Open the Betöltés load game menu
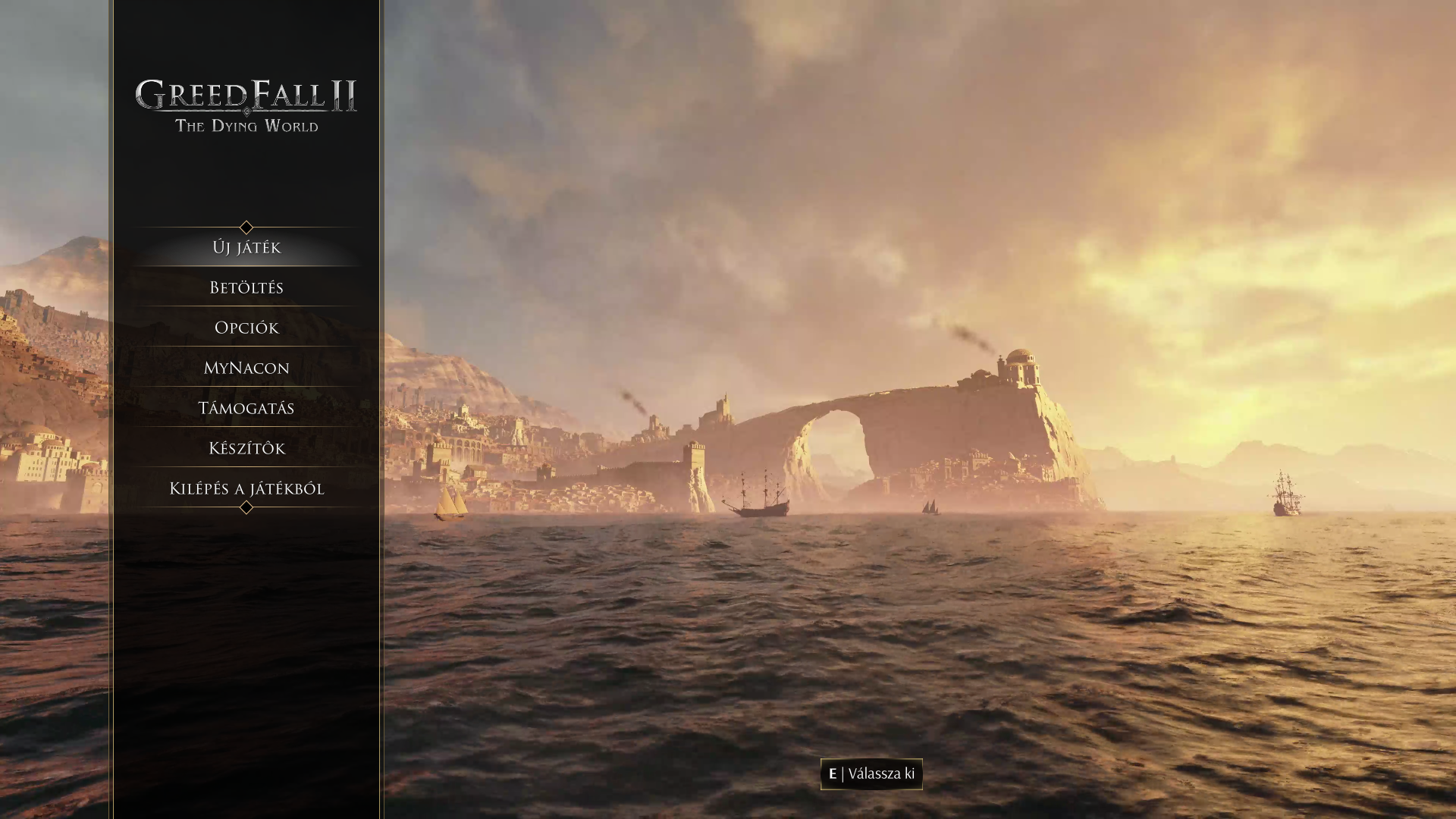The height and width of the screenshot is (819, 1456). click(x=246, y=288)
